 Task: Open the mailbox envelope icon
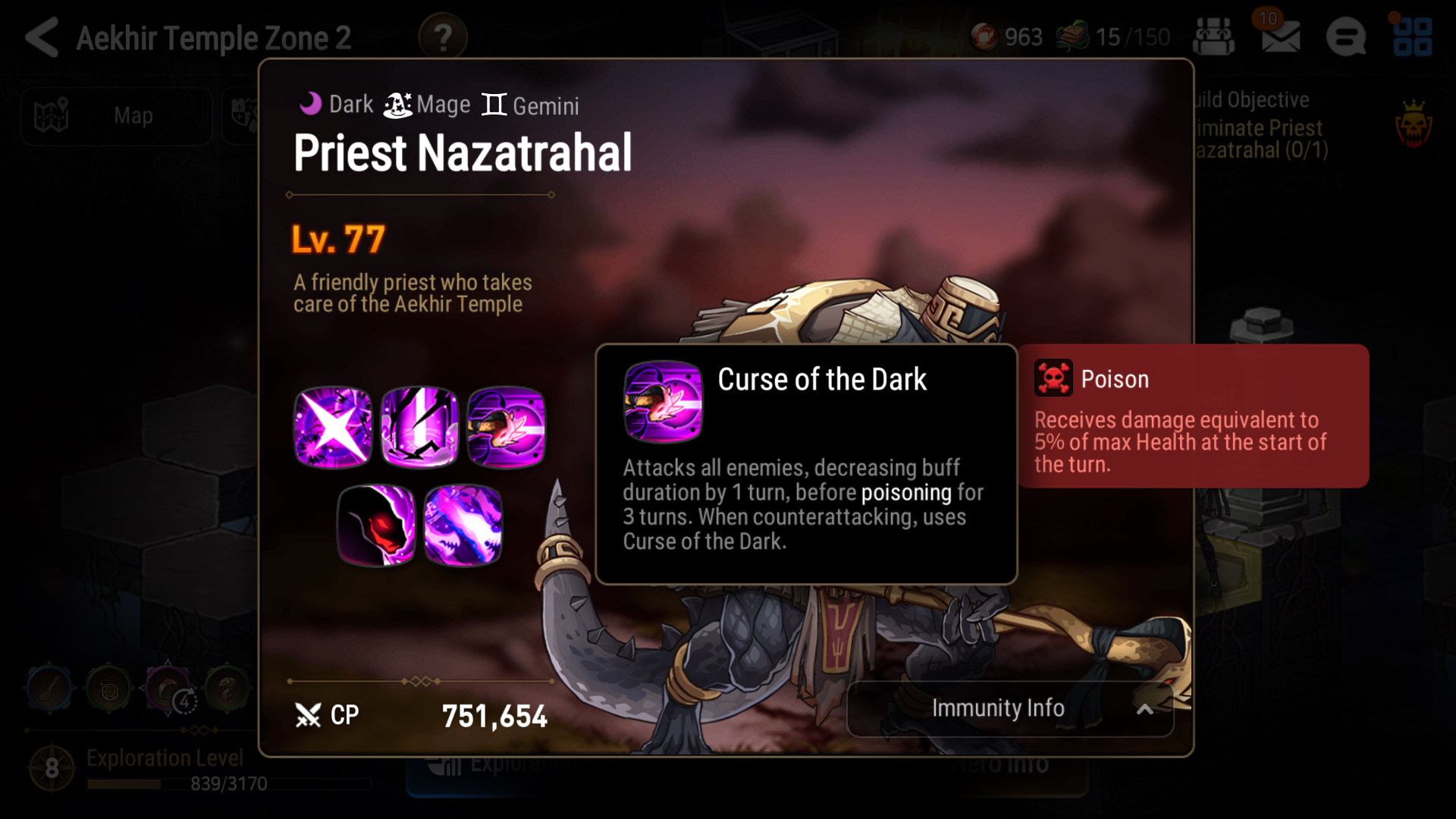click(x=1280, y=36)
